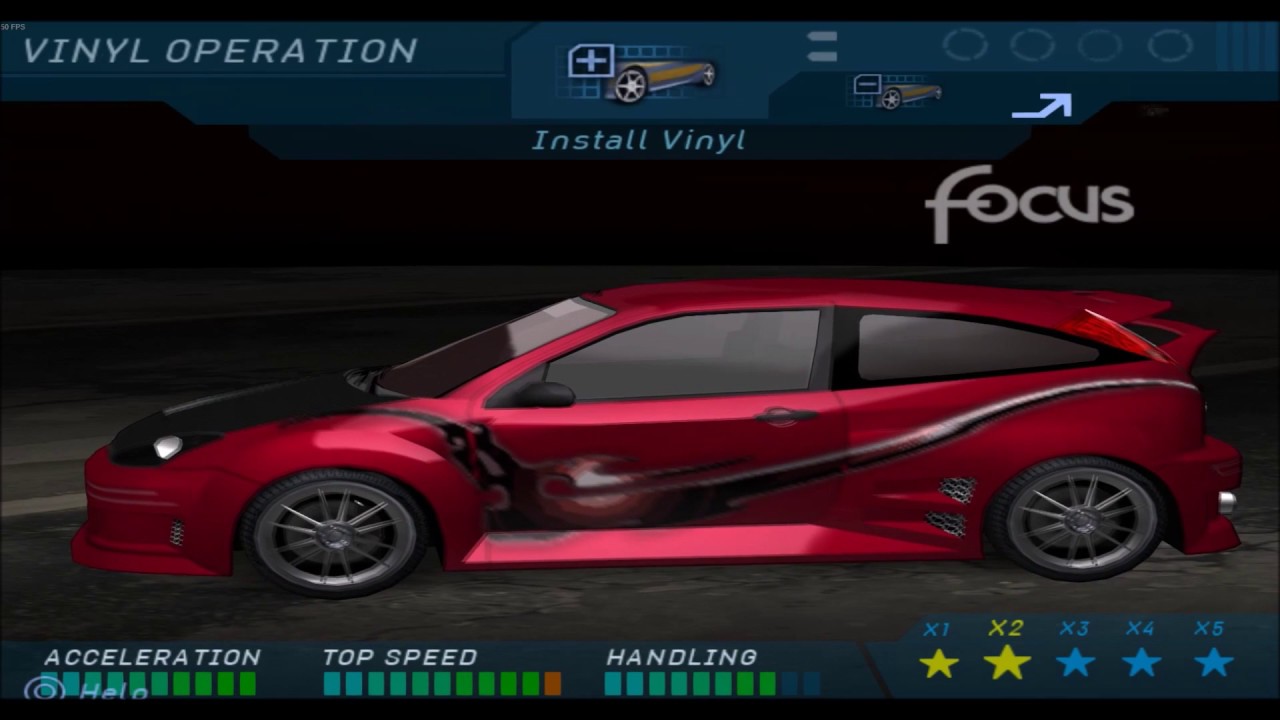Click the diagonal arrow zoom icon
Image resolution: width=1280 pixels, height=720 pixels.
[x=1041, y=106]
